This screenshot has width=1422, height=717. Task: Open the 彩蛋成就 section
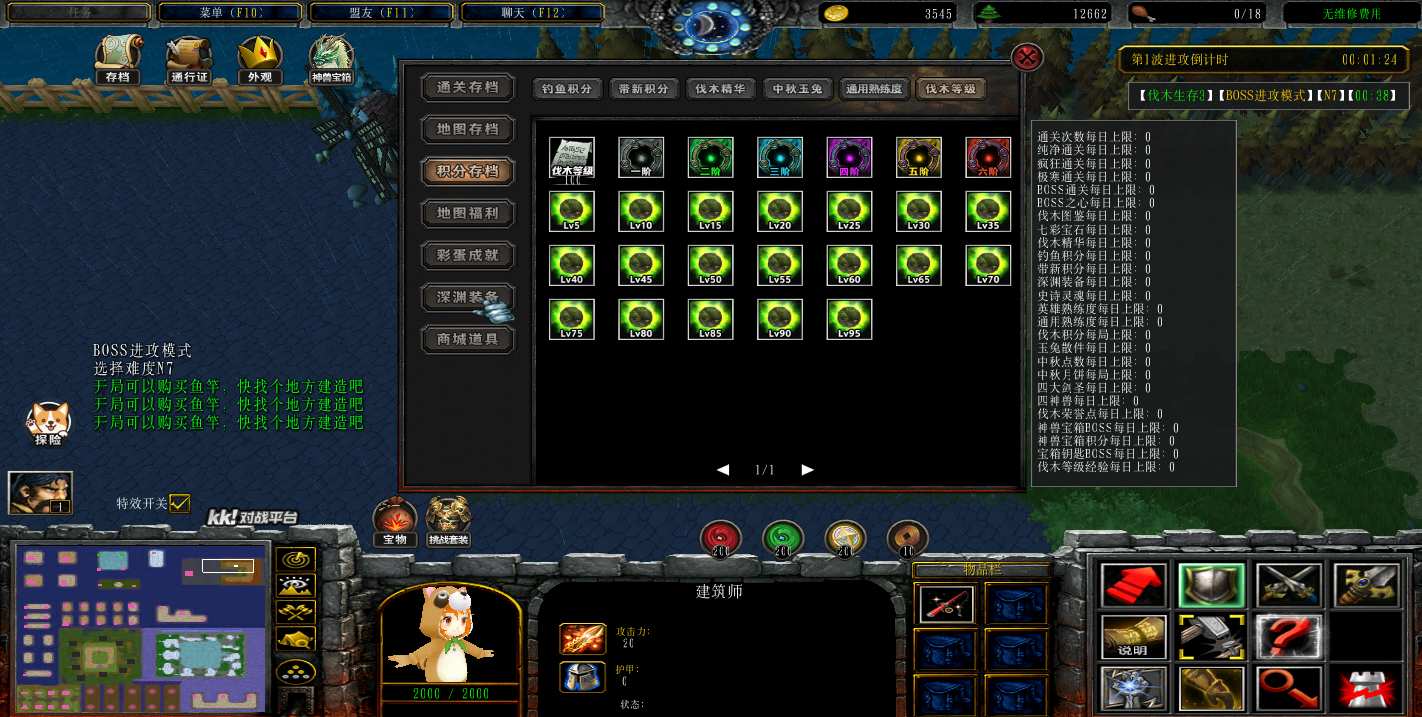point(467,255)
